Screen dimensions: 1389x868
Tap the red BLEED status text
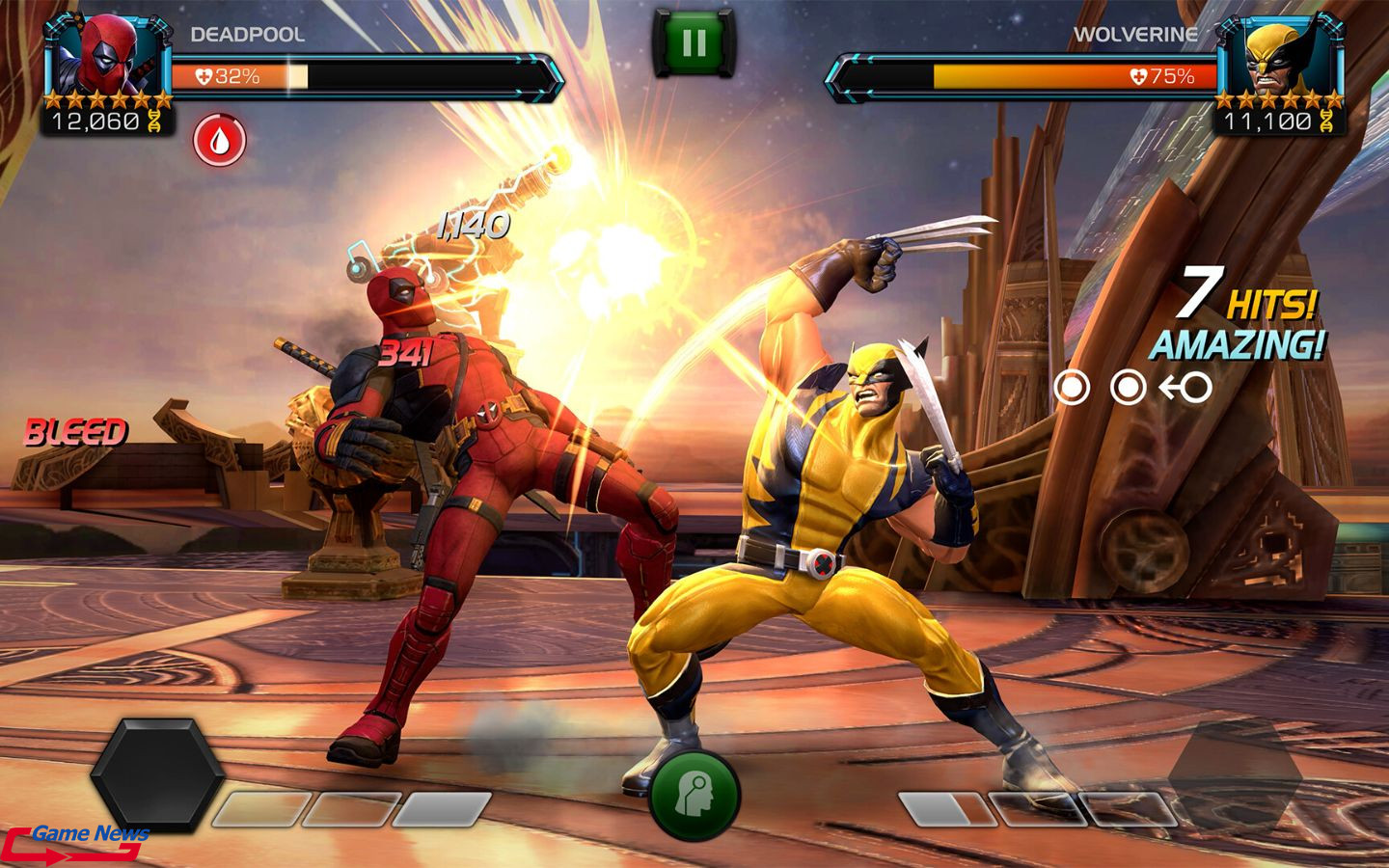click(77, 428)
